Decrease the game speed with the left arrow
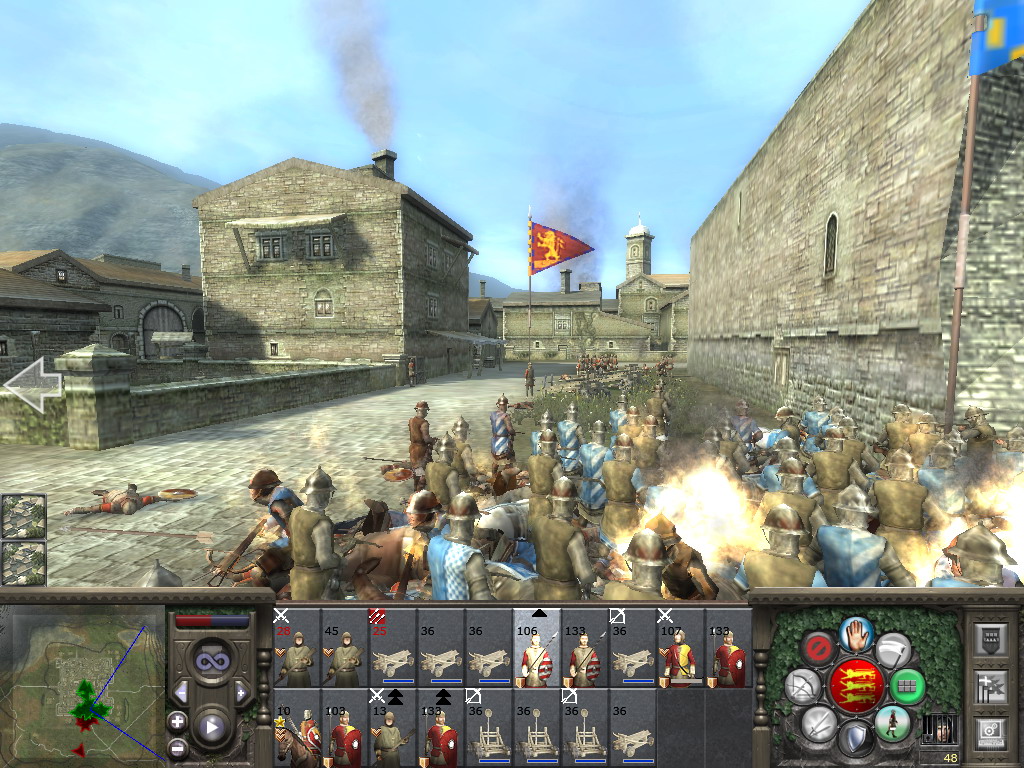Viewport: 1024px width, 768px height. click(181, 692)
